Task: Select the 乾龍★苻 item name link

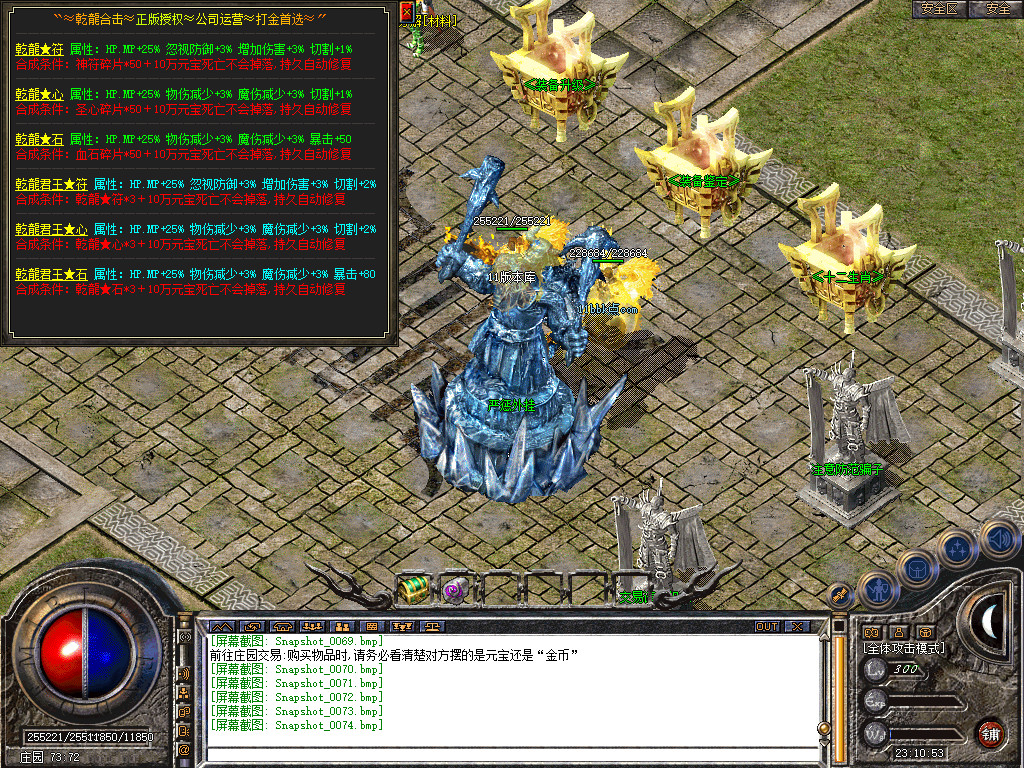Action: point(39,48)
